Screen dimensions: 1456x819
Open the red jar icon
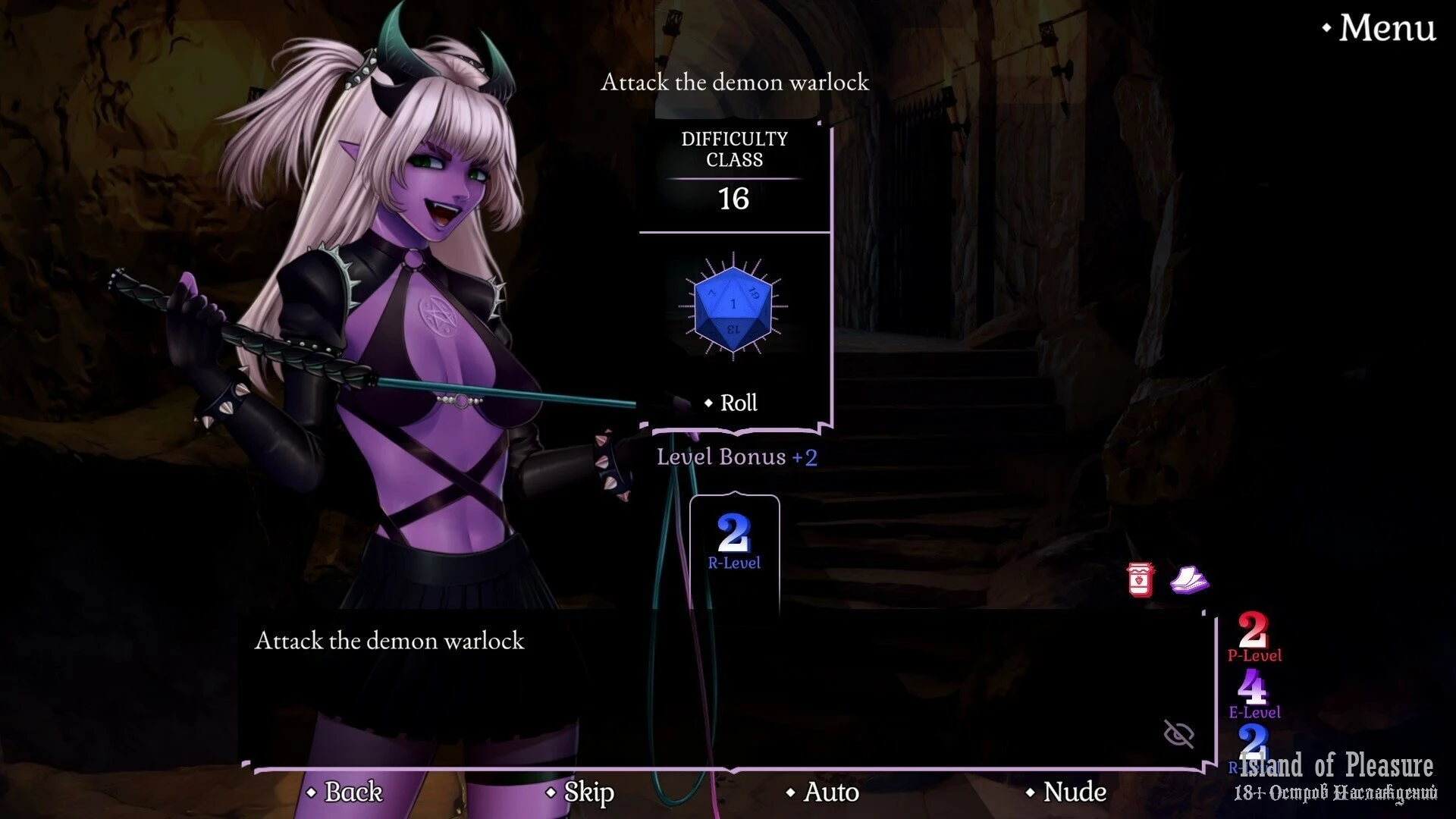coord(1141,580)
